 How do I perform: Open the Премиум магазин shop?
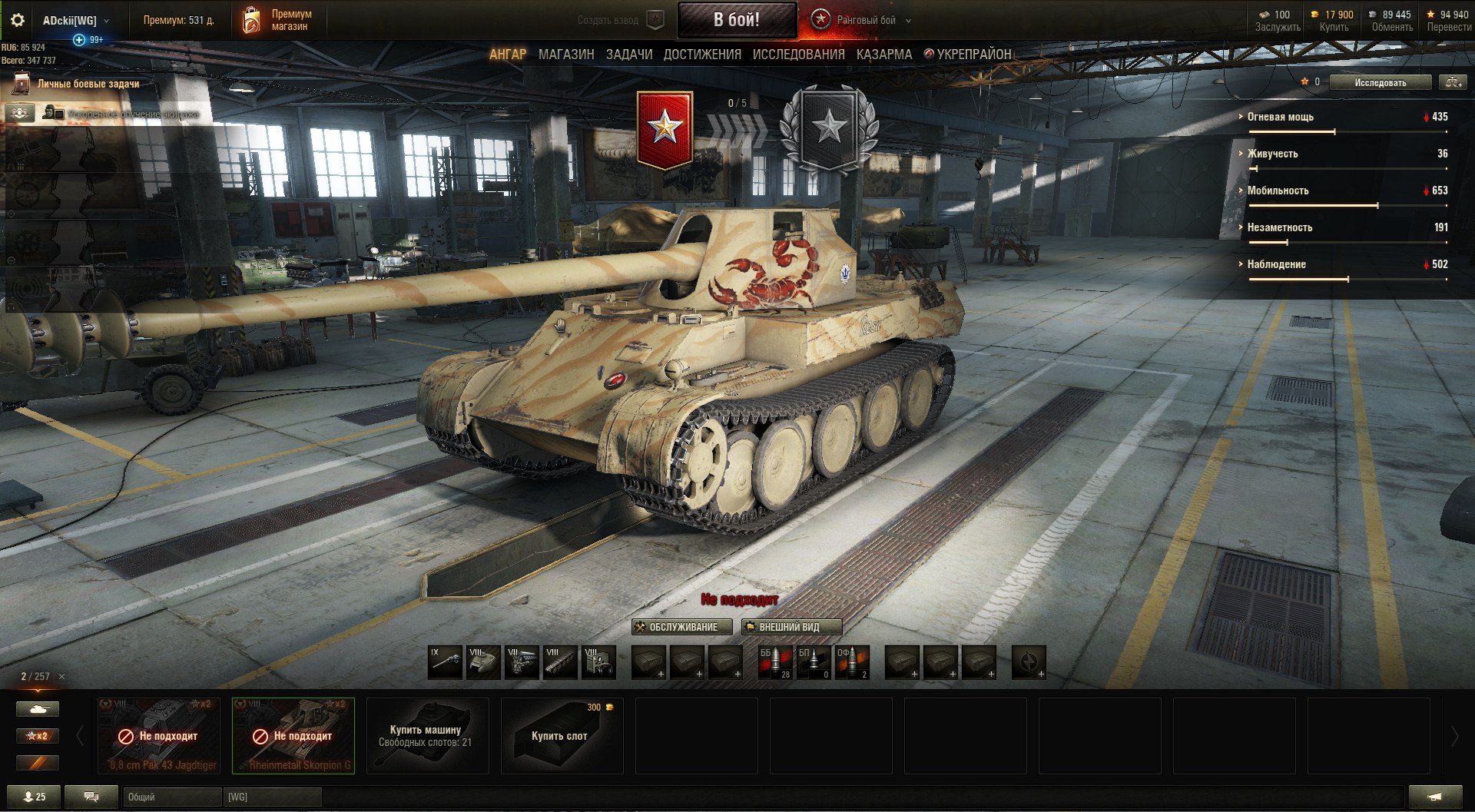click(x=278, y=21)
